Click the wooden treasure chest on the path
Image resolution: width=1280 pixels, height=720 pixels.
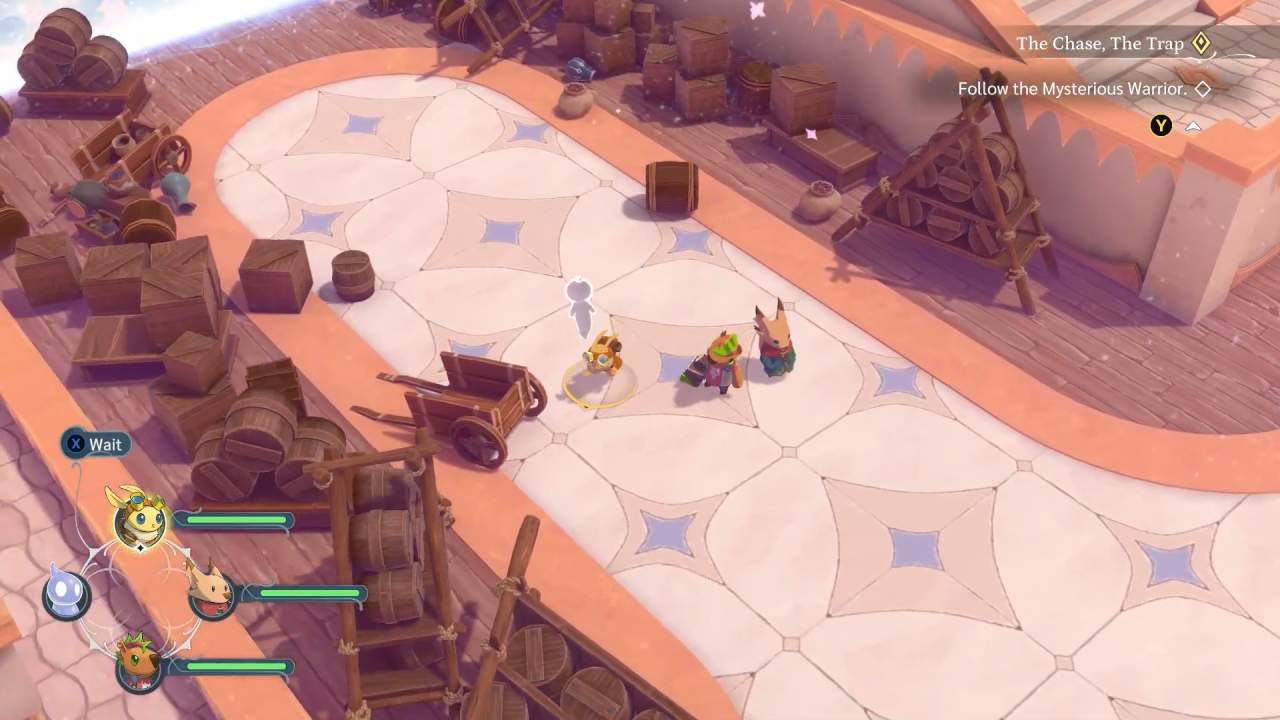coord(668,188)
